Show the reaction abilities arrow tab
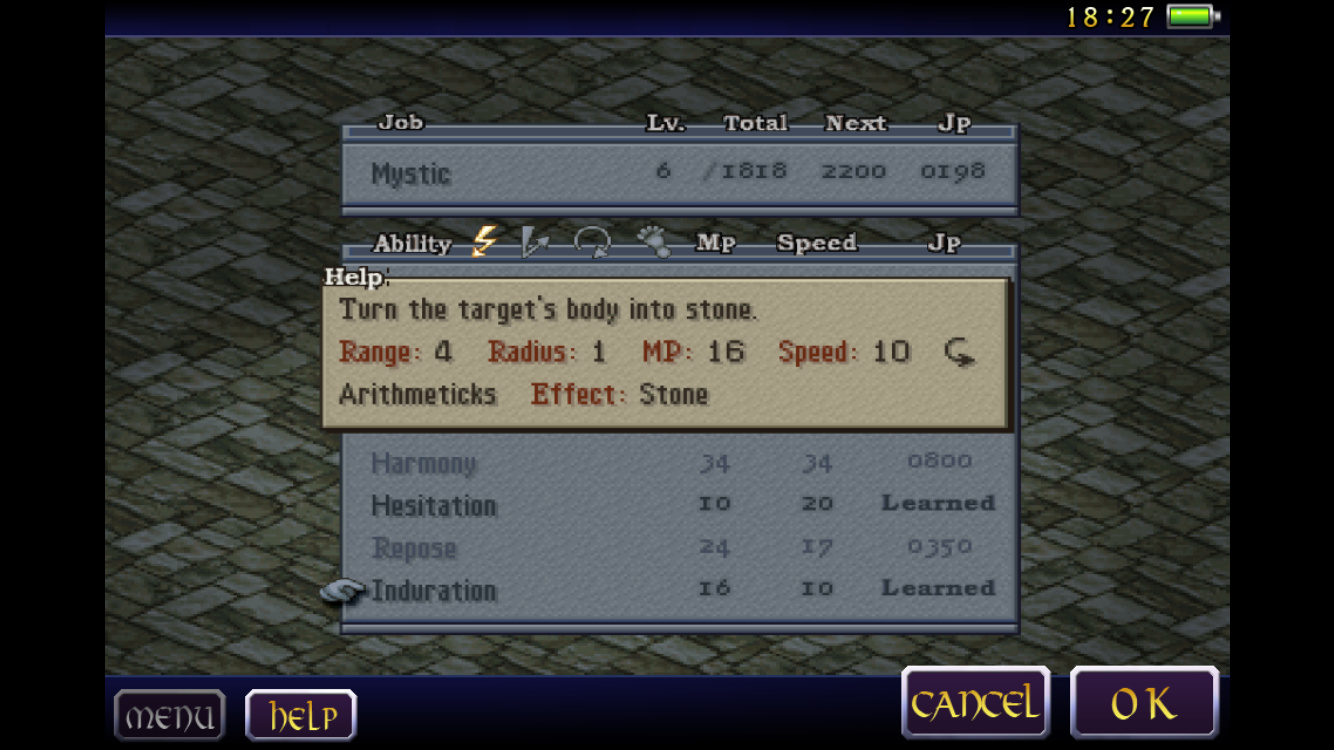 pyautogui.click(x=535, y=242)
